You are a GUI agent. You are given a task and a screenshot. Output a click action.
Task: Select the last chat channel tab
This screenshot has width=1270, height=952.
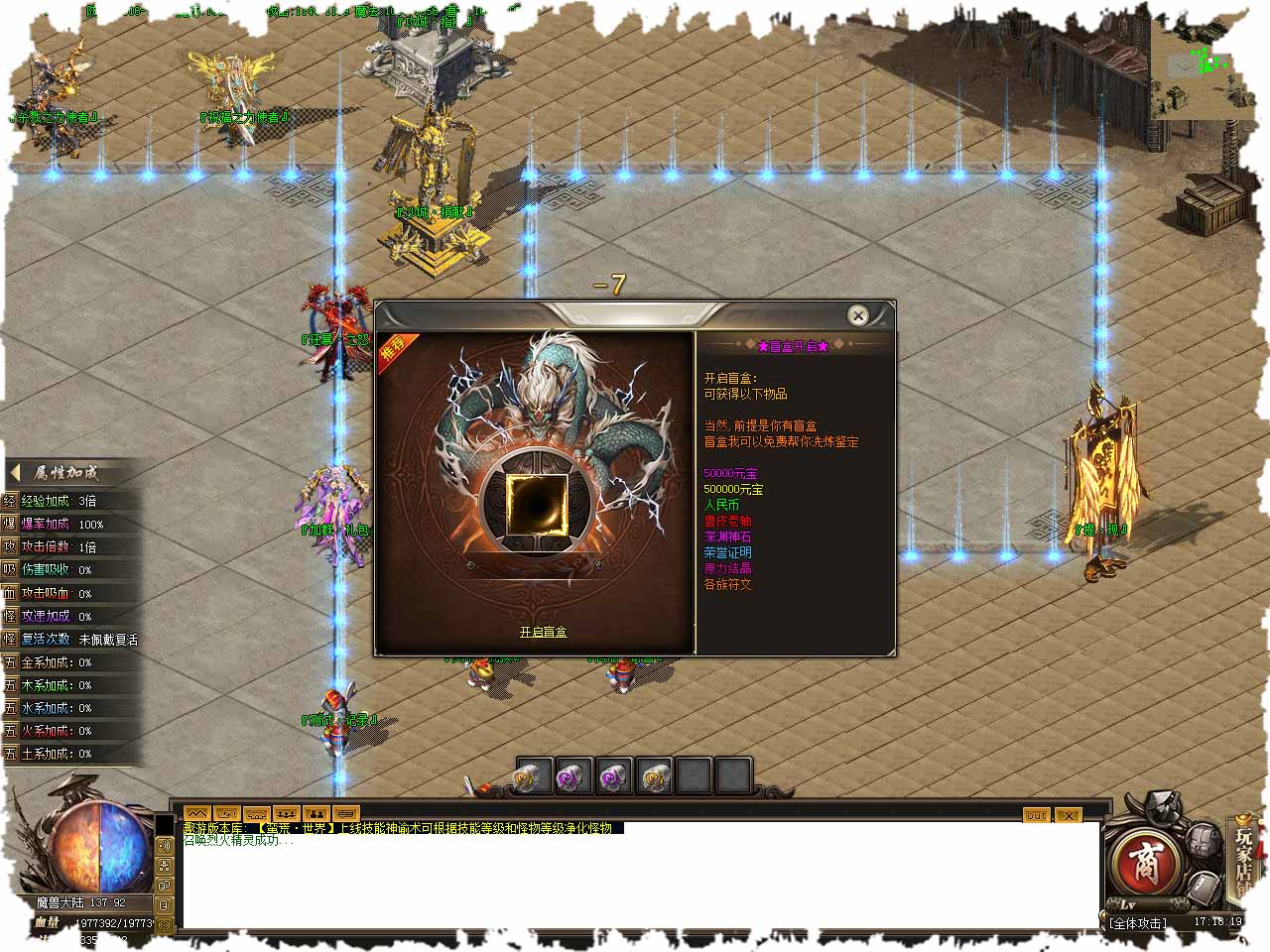346,814
